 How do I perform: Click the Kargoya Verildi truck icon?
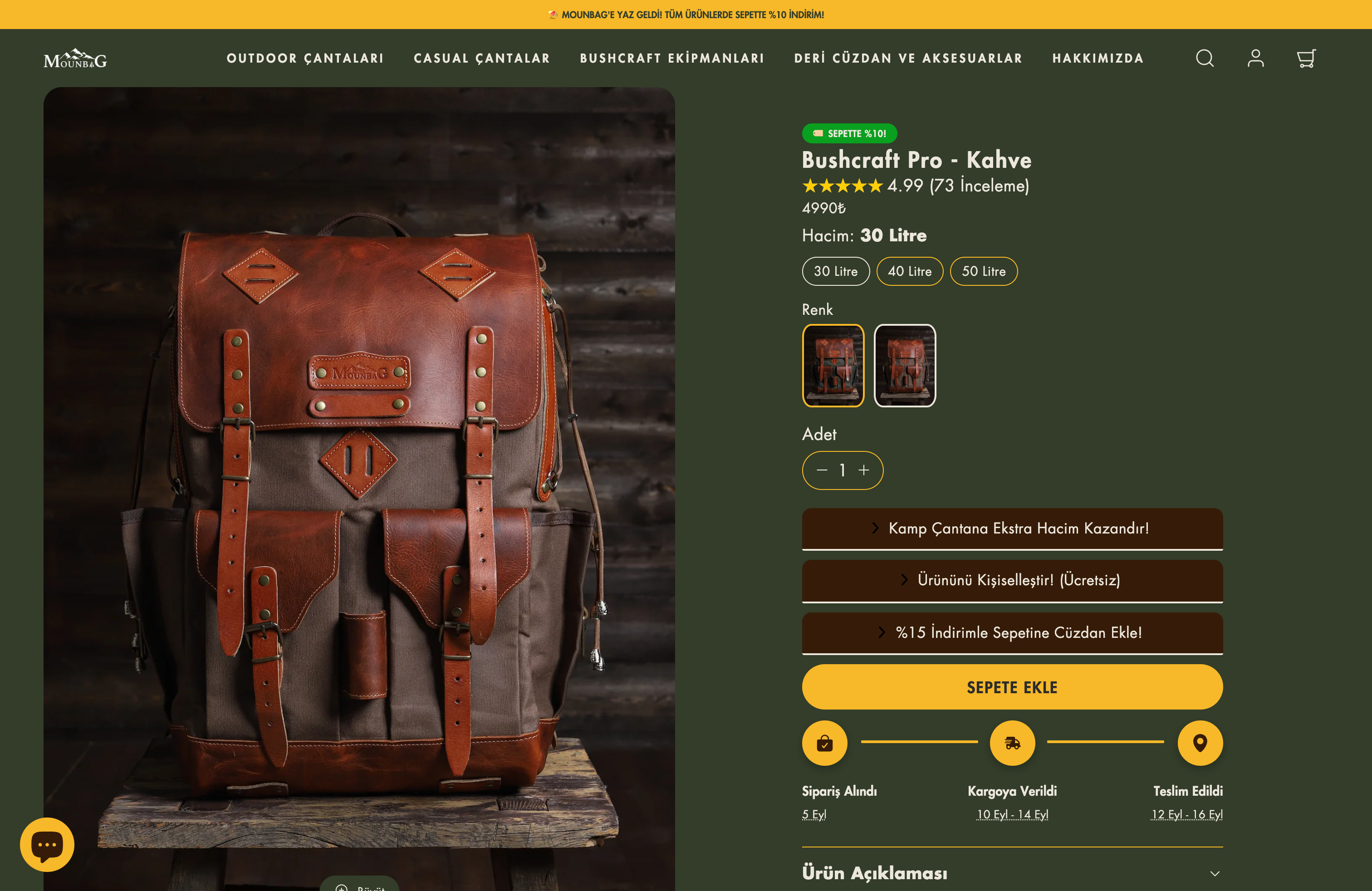coord(1012,743)
